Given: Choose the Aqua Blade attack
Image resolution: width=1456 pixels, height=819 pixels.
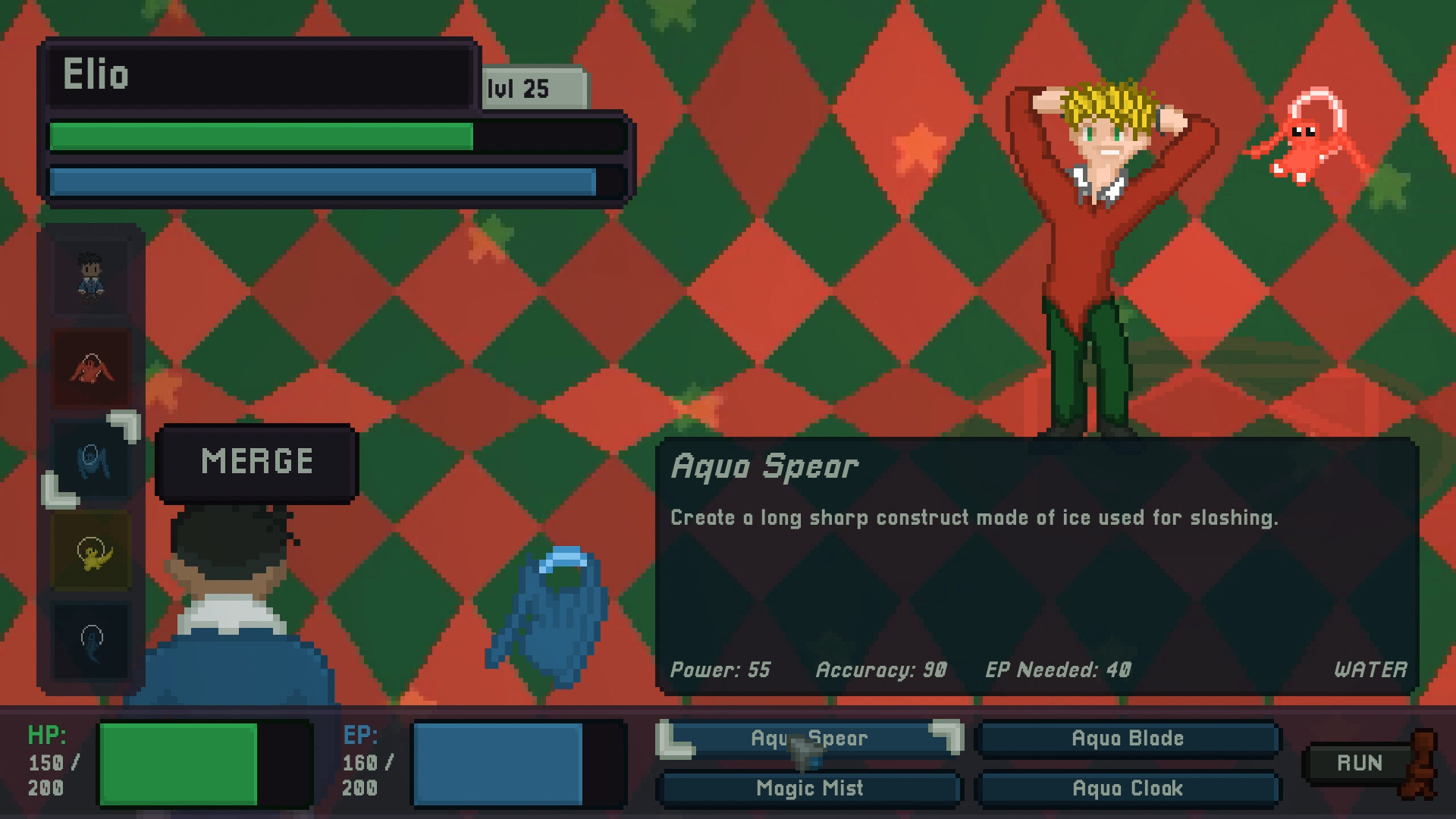Looking at the screenshot, I should tap(1128, 737).
